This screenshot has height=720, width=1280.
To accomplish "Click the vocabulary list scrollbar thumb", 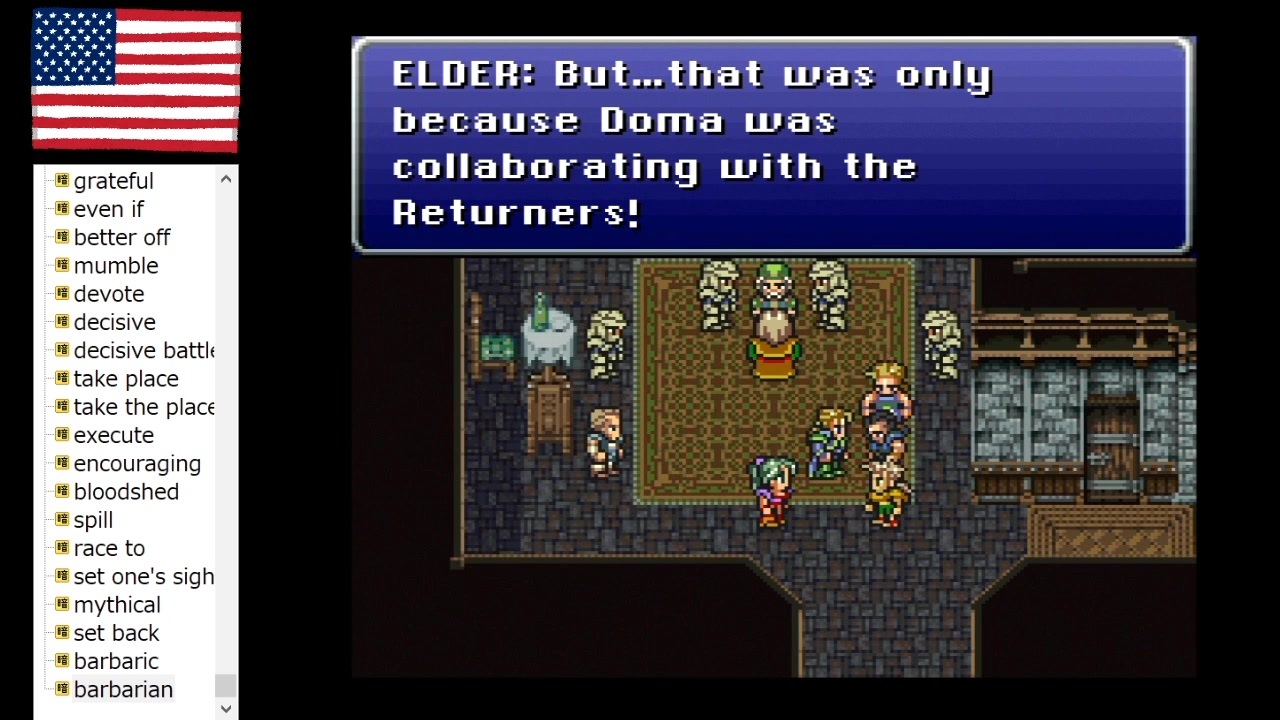I will pos(225,687).
